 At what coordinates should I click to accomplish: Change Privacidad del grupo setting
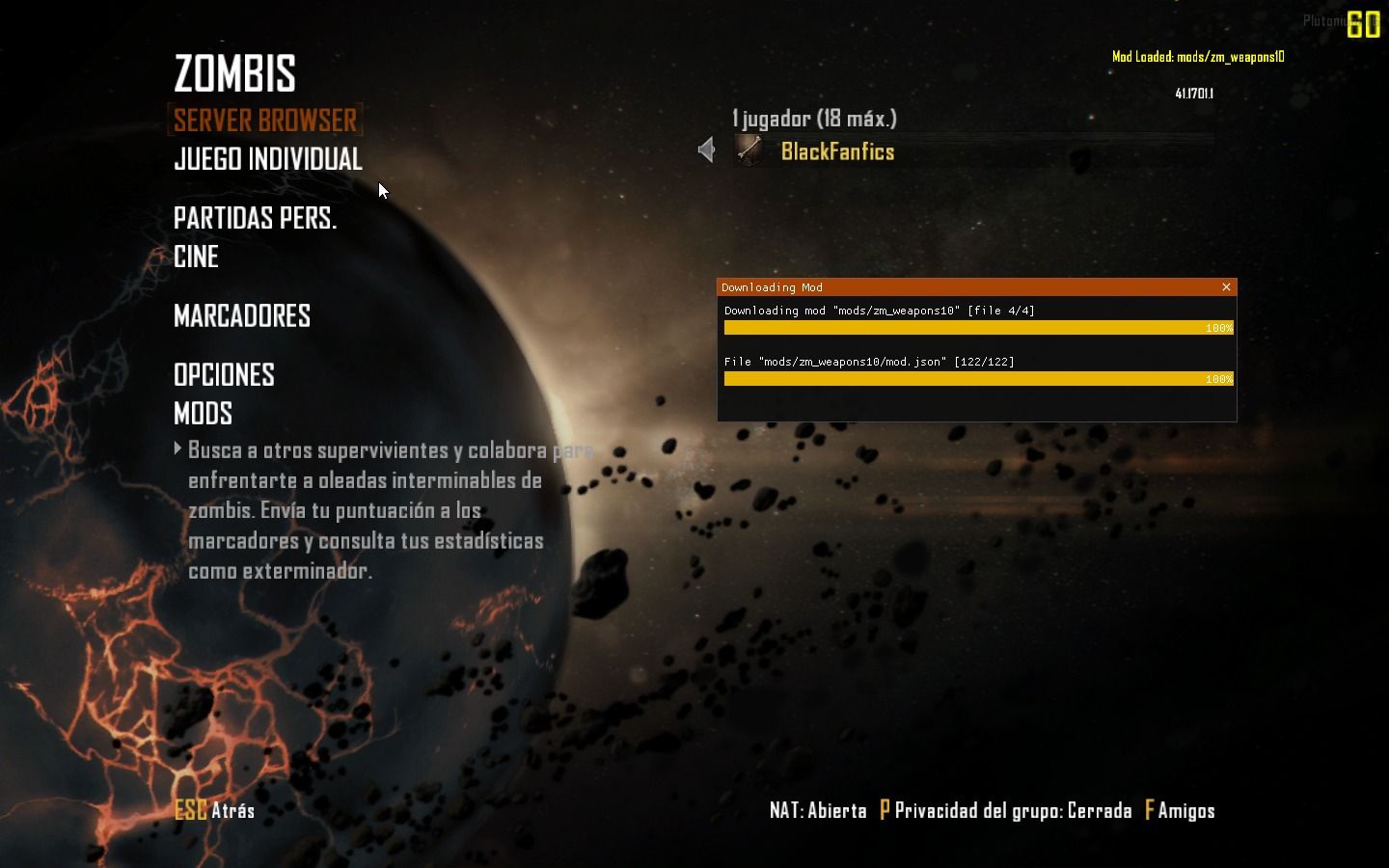point(1005,811)
